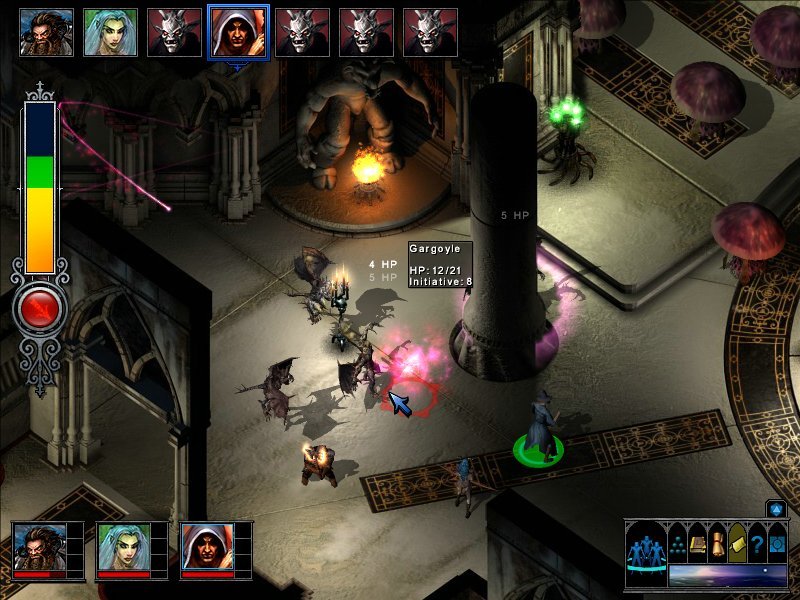The height and width of the screenshot is (600, 800).
Task: Choose the hooded mage in the party panel
Action: click(208, 546)
